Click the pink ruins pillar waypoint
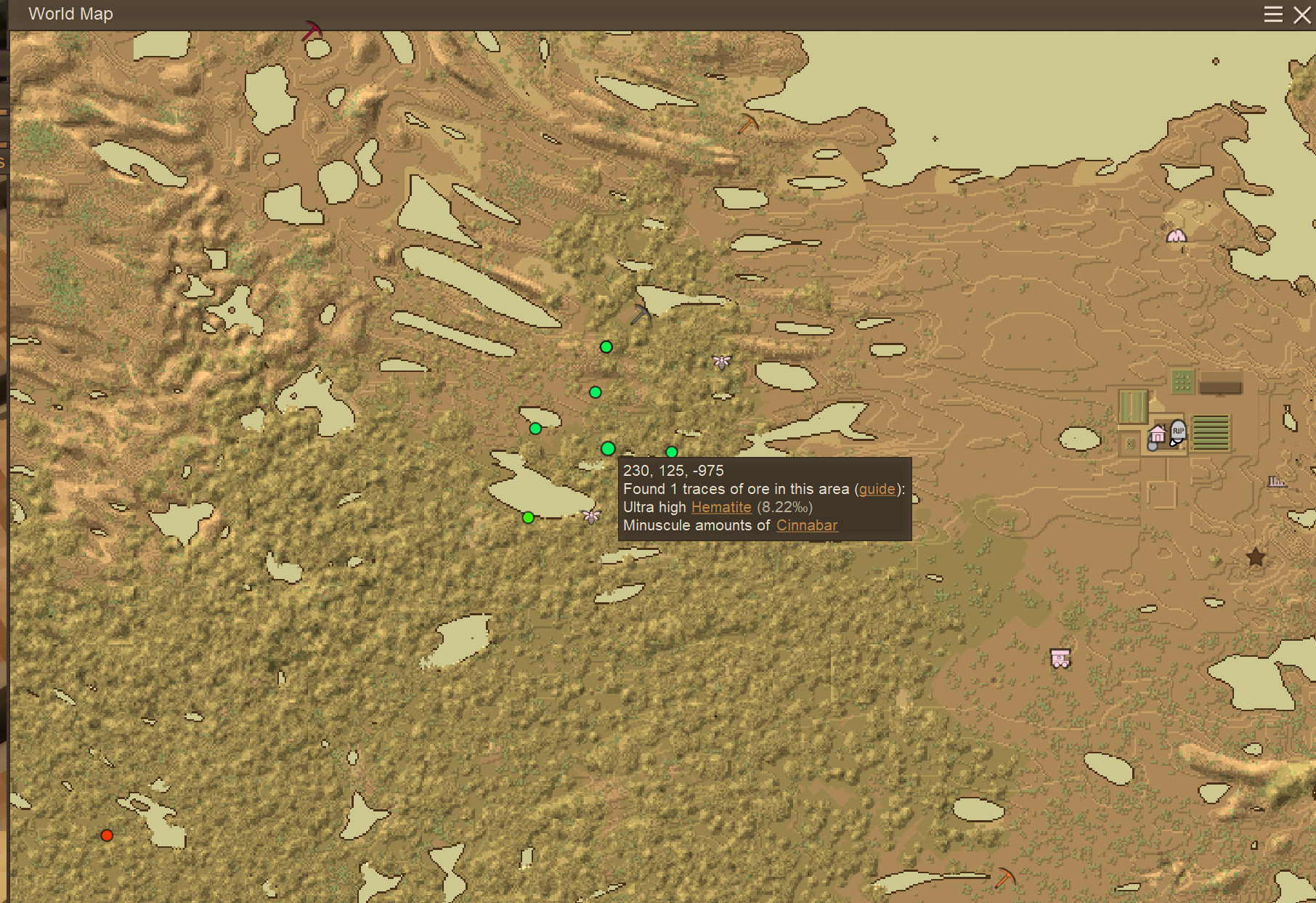Screen dimensions: 1316x903 pos(1276,482)
